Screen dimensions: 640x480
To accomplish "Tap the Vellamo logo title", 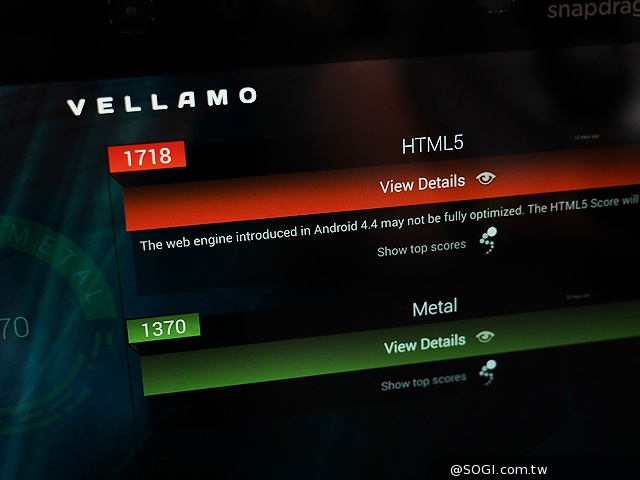I will point(160,100).
